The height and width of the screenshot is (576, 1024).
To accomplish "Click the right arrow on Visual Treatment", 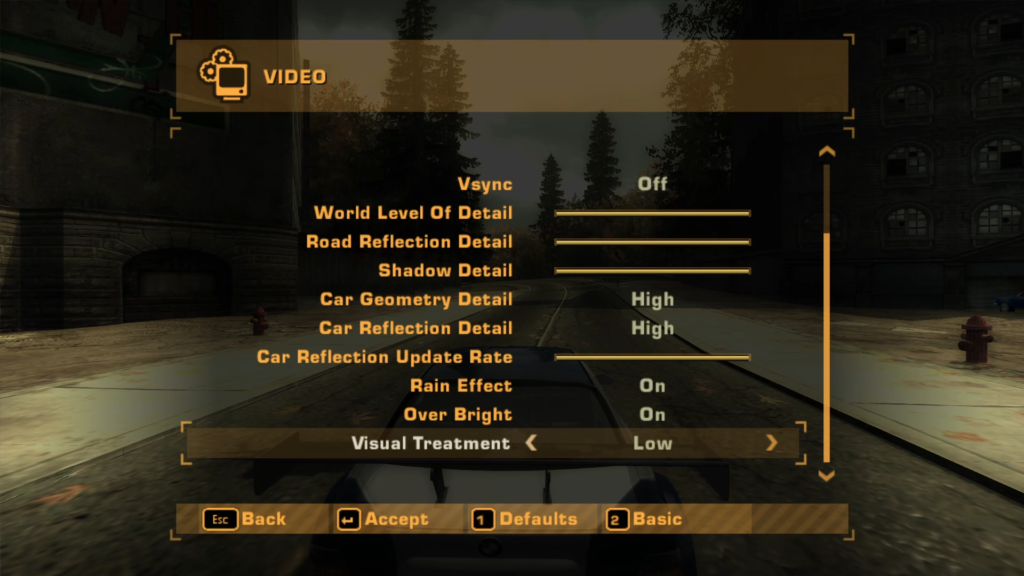I will tap(771, 443).
